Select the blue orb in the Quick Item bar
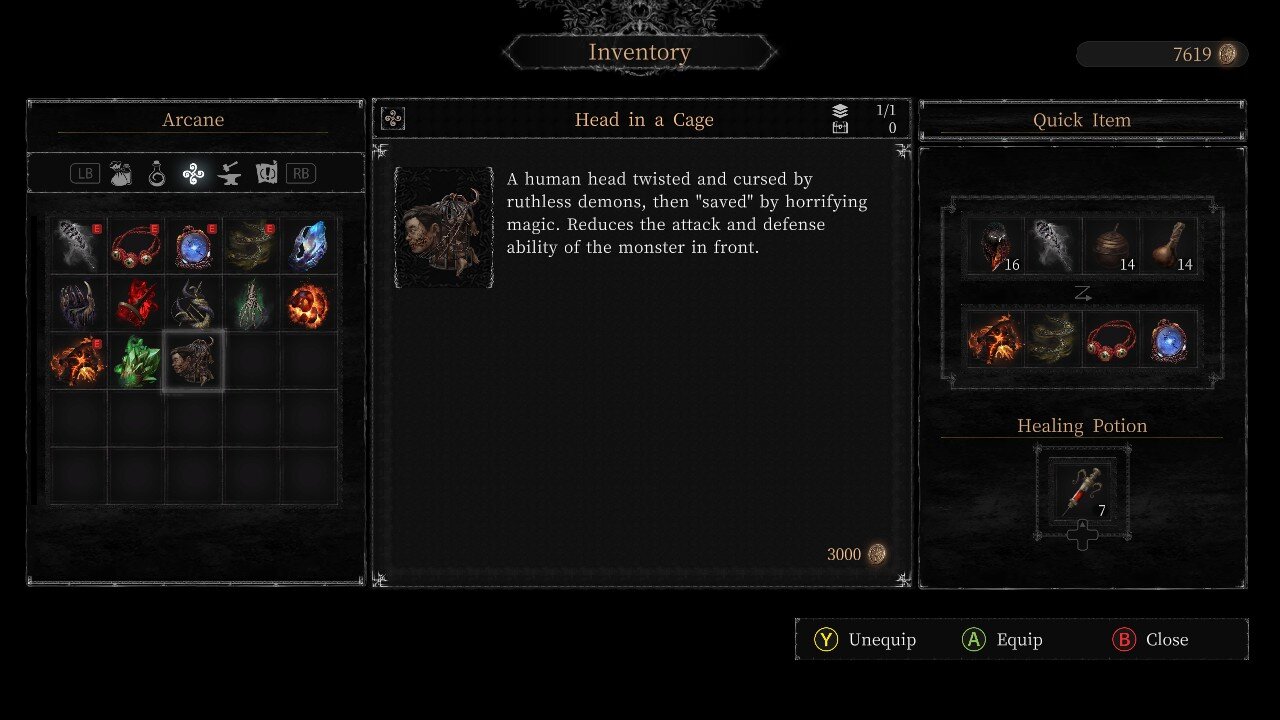 (1168, 338)
